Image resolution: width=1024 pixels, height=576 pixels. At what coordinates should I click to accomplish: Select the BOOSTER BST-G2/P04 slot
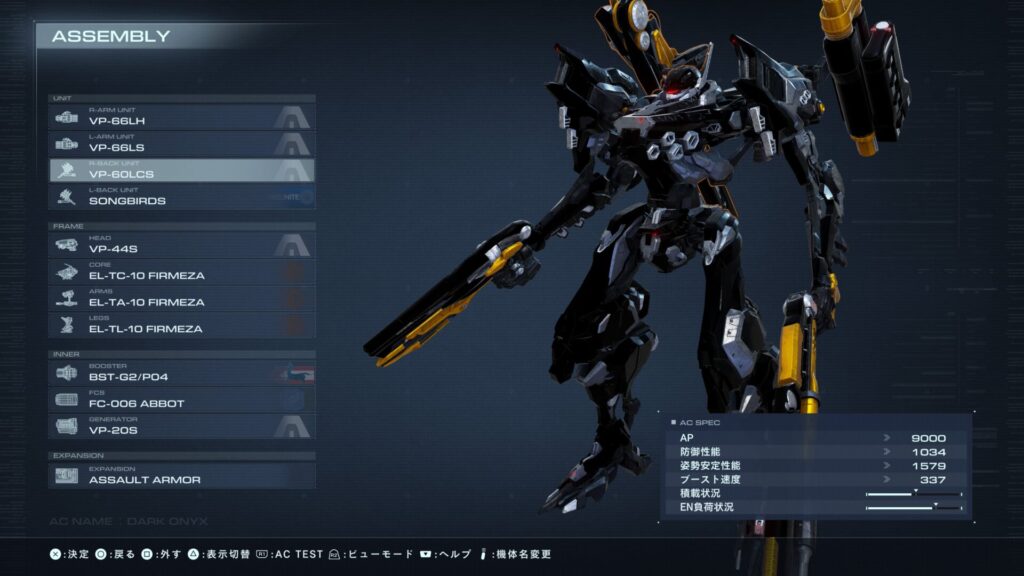click(x=182, y=373)
